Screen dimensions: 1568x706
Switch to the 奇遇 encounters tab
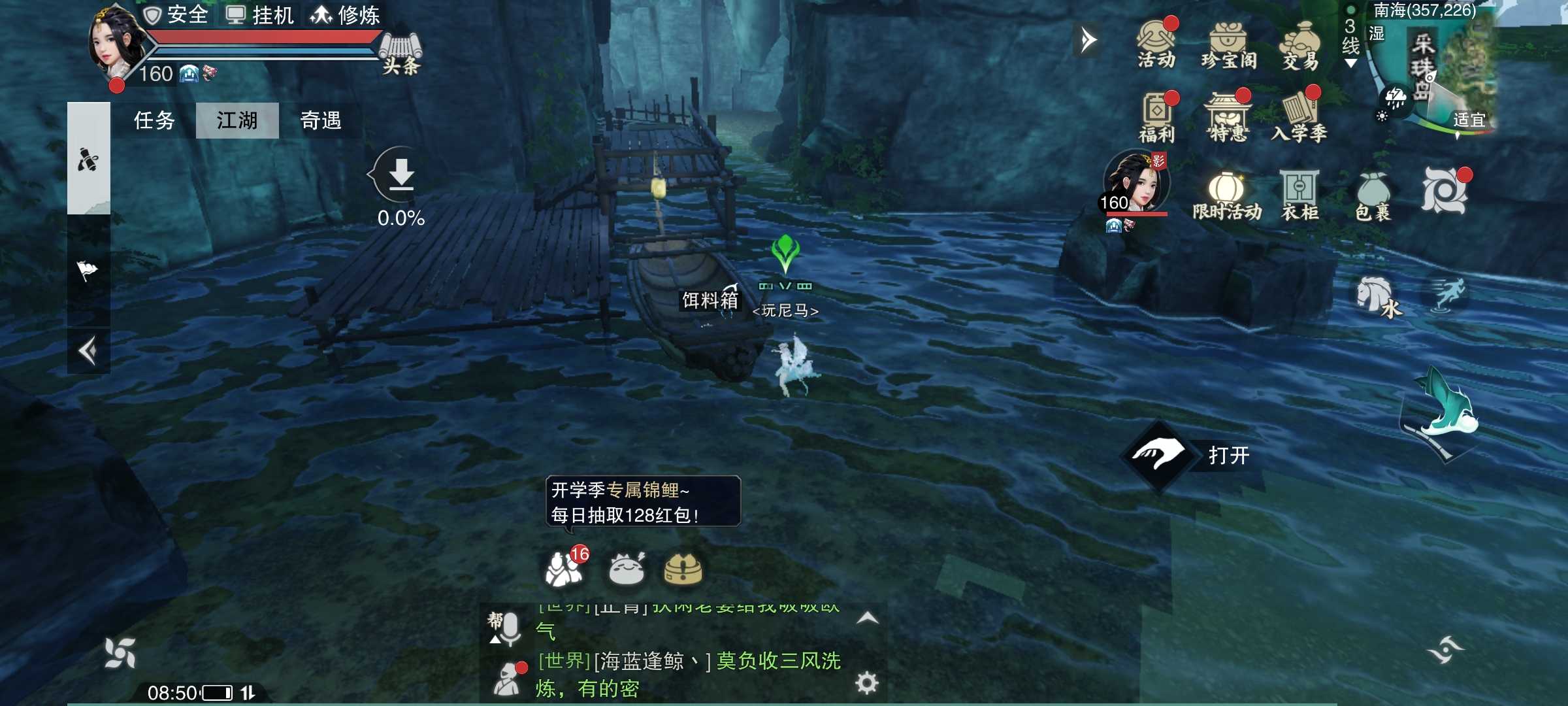[x=320, y=120]
